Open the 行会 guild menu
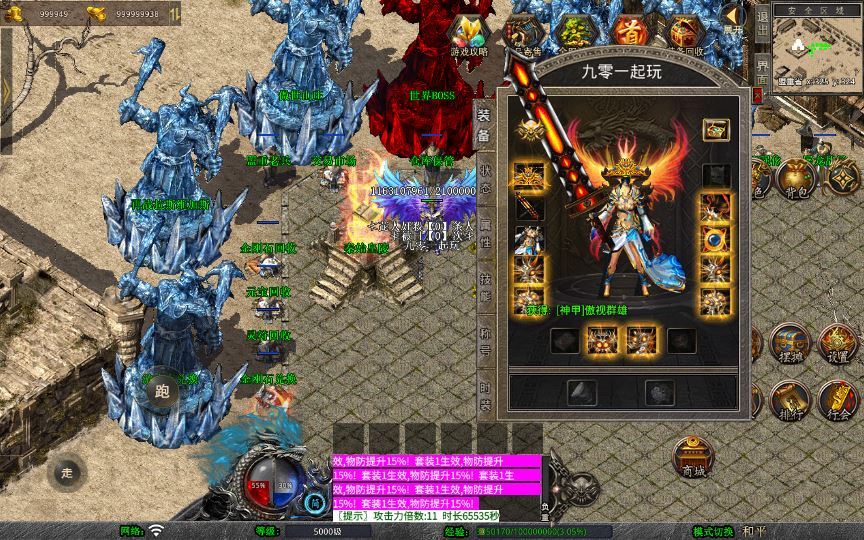Image resolution: width=864 pixels, height=540 pixels. point(838,401)
